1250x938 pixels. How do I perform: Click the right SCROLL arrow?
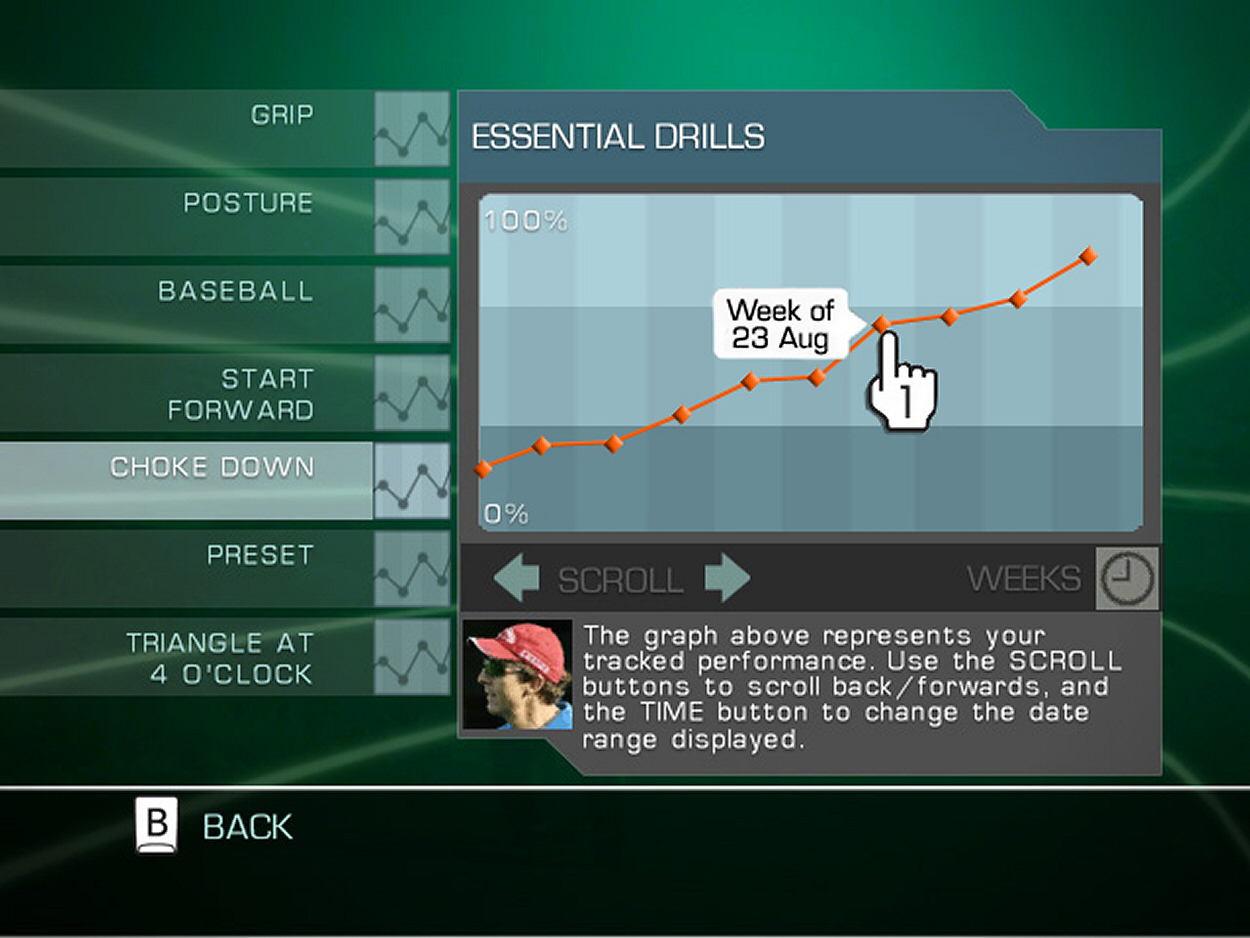[x=727, y=579]
